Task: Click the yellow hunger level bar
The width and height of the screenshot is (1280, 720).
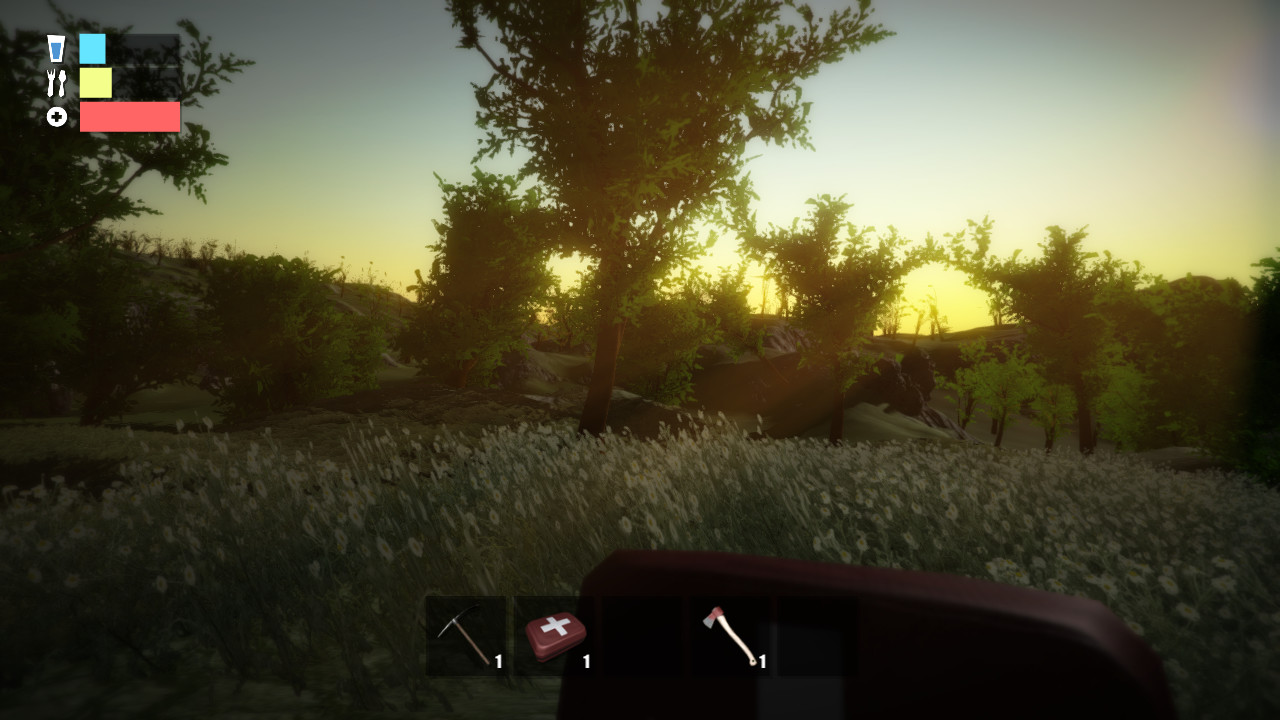Action: pyautogui.click(x=94, y=83)
